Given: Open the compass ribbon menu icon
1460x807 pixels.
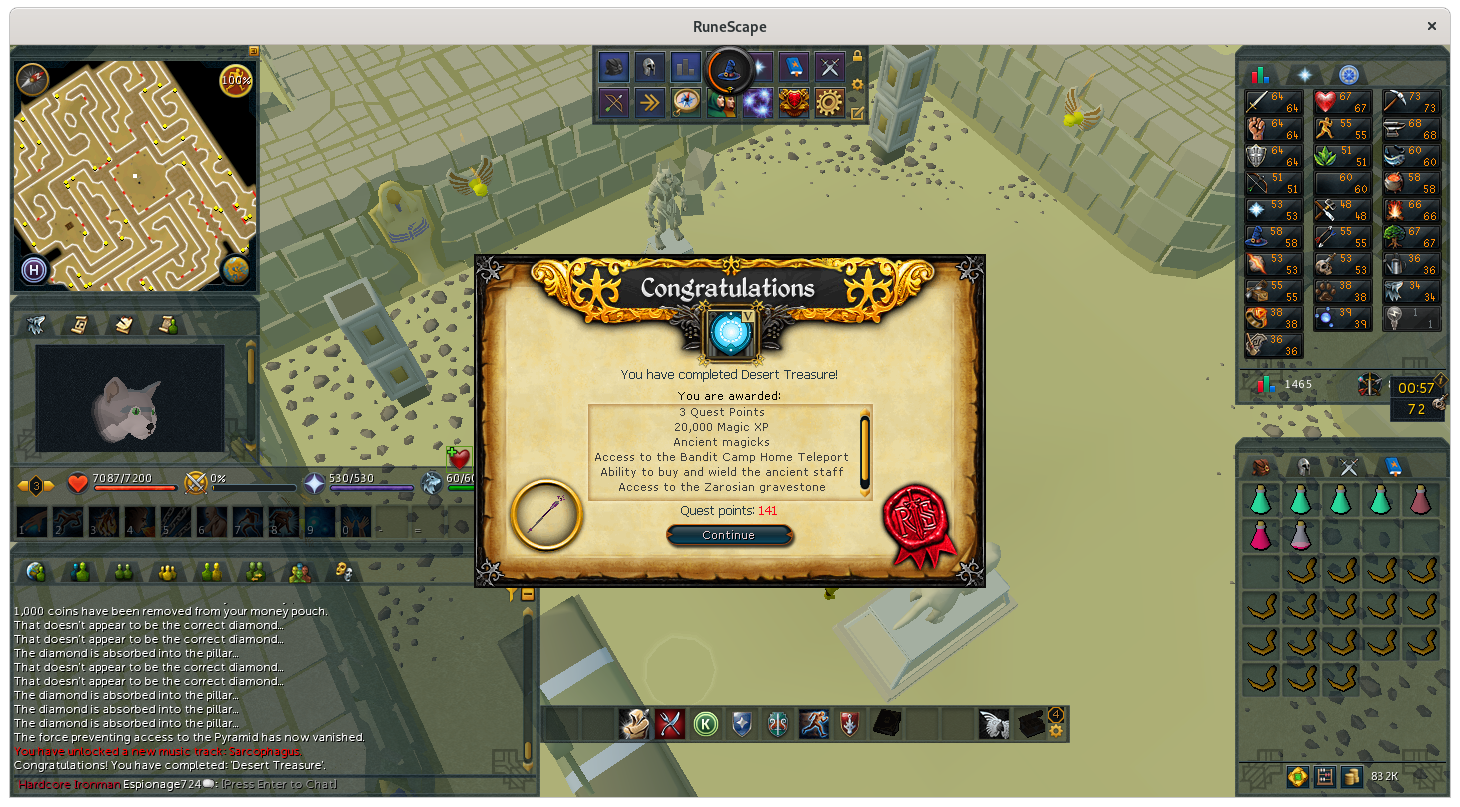Looking at the screenshot, I should point(686,102).
